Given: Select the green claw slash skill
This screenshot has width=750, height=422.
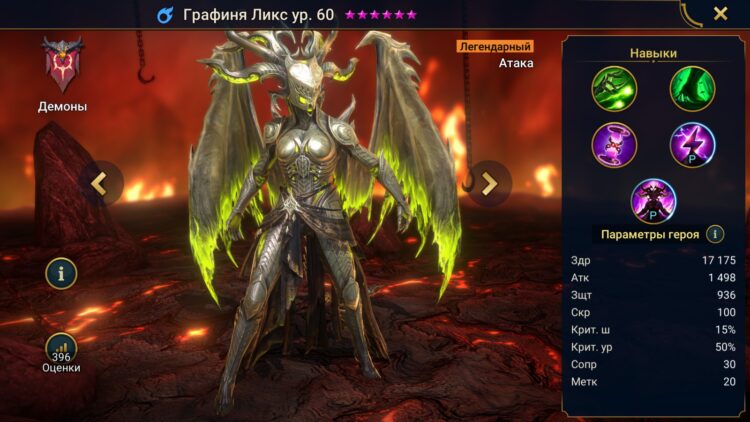Looking at the screenshot, I should point(614,88).
